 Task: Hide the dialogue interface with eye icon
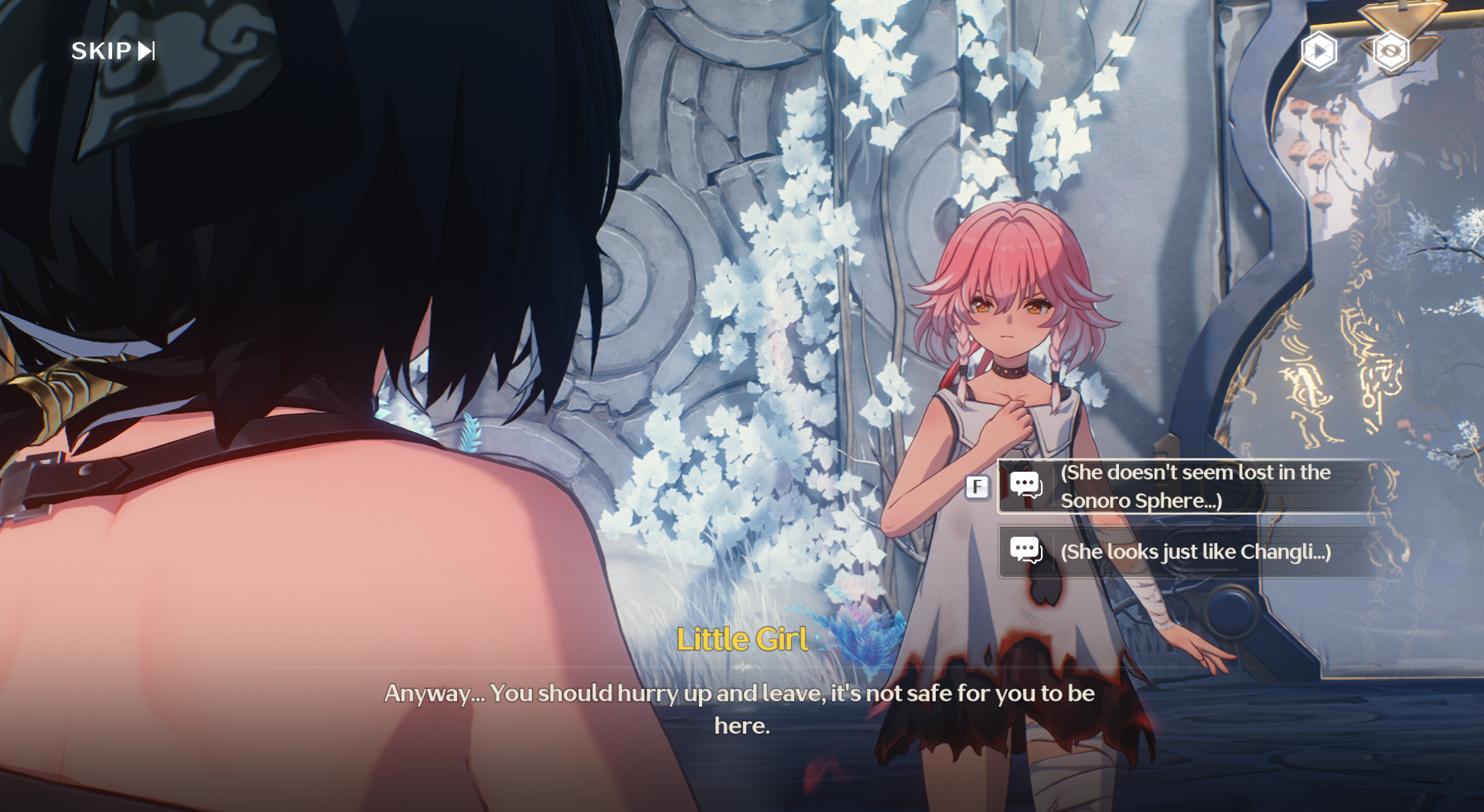click(1390, 52)
